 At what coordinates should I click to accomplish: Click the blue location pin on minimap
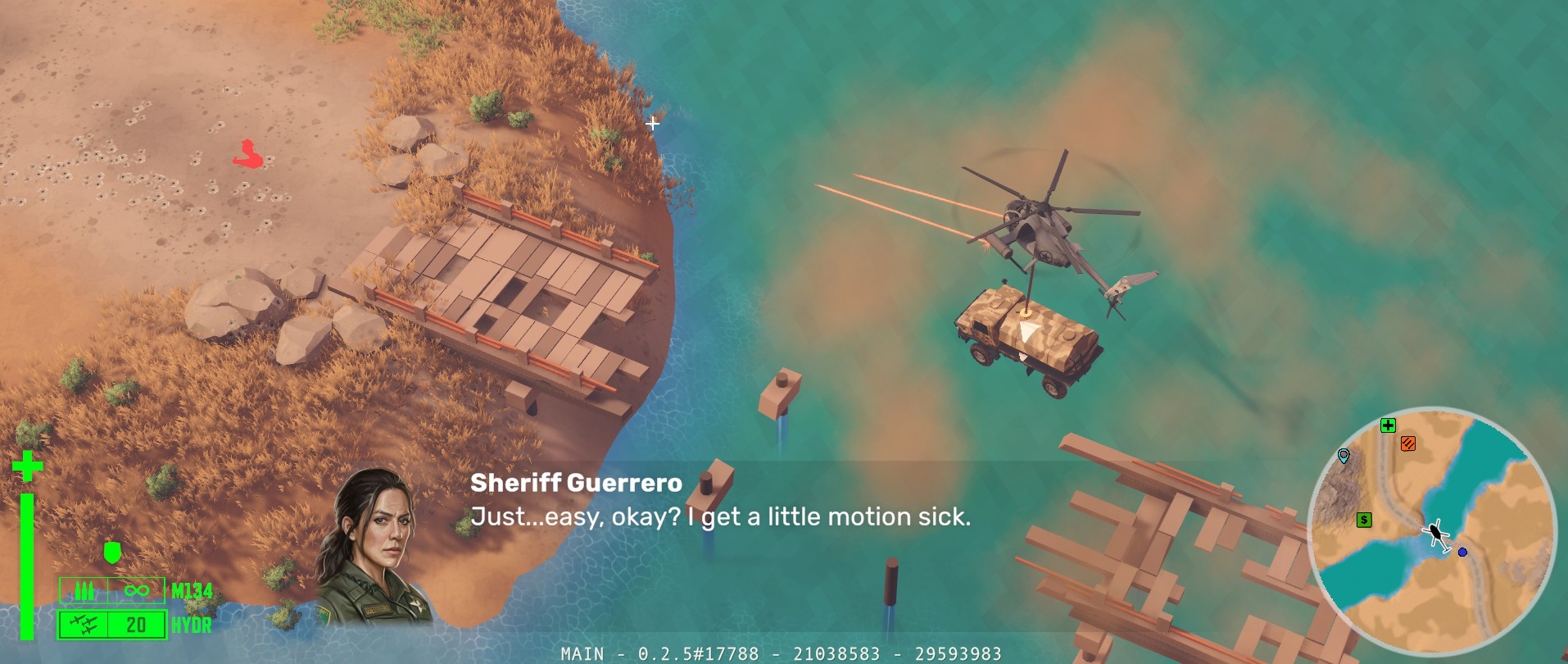(1344, 456)
